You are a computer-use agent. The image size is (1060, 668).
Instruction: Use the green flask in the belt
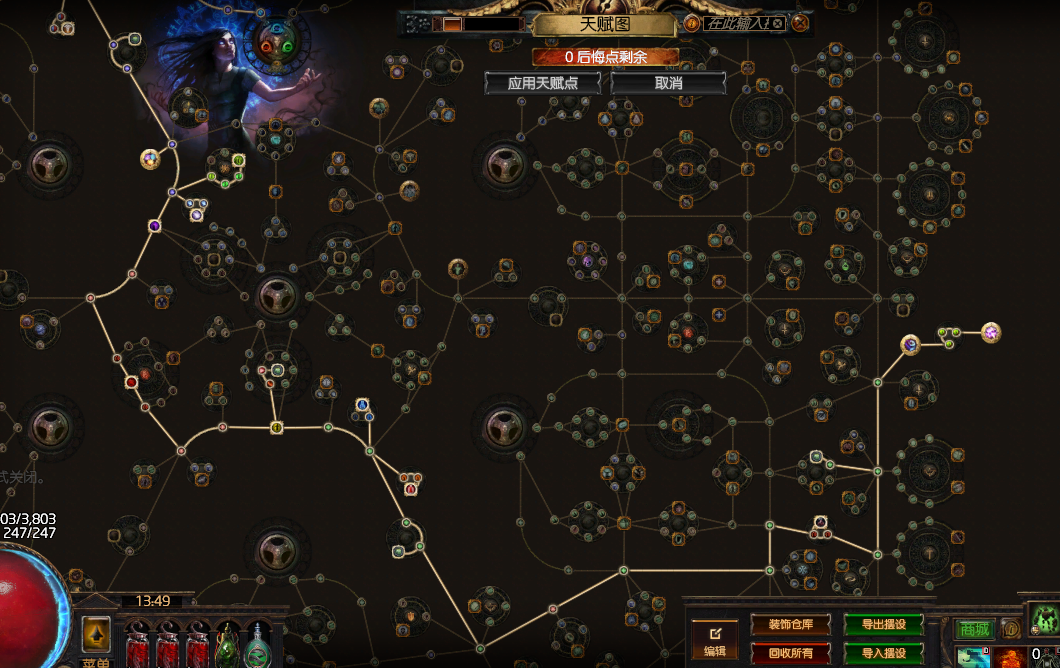(x=229, y=645)
